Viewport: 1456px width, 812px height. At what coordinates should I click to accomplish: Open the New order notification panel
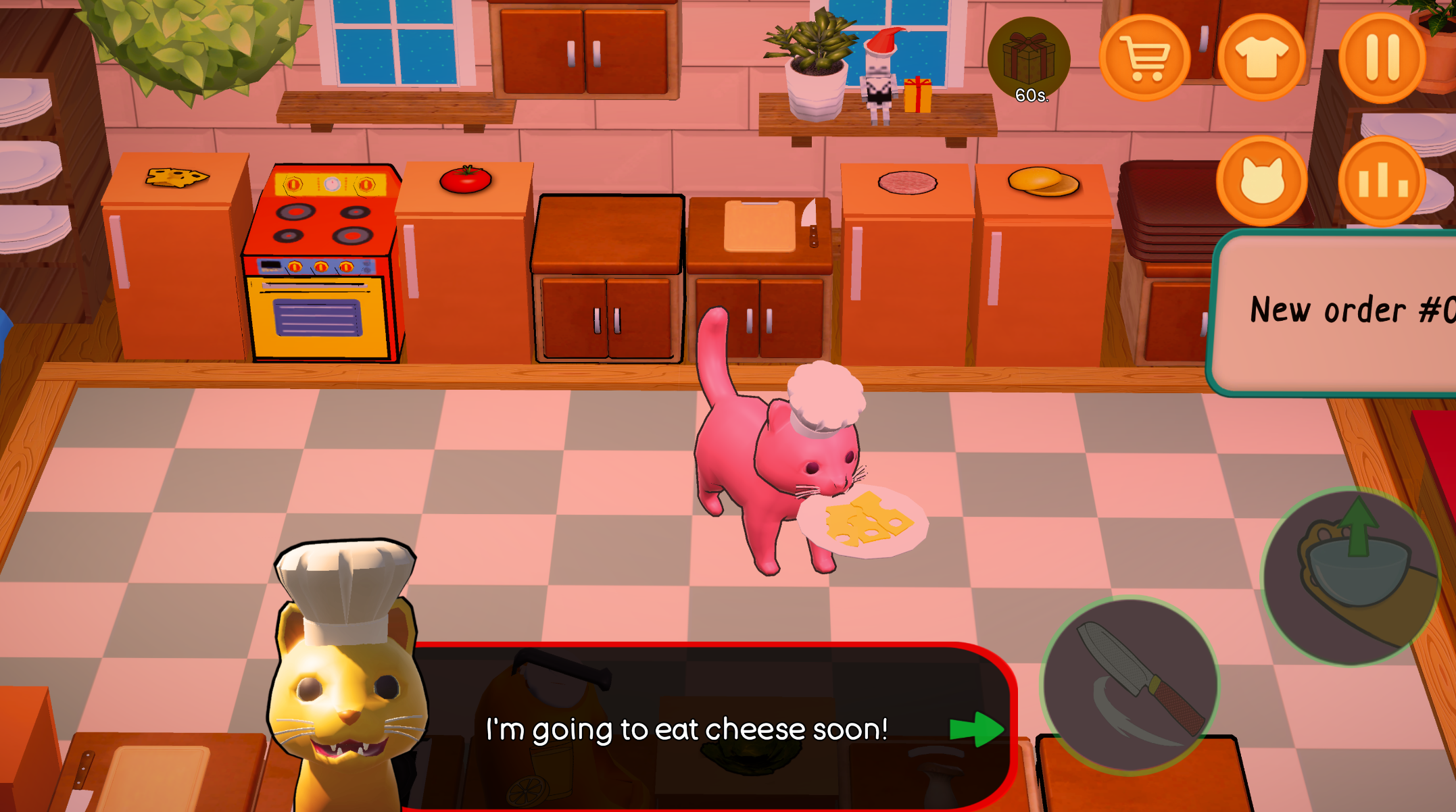[1345, 310]
